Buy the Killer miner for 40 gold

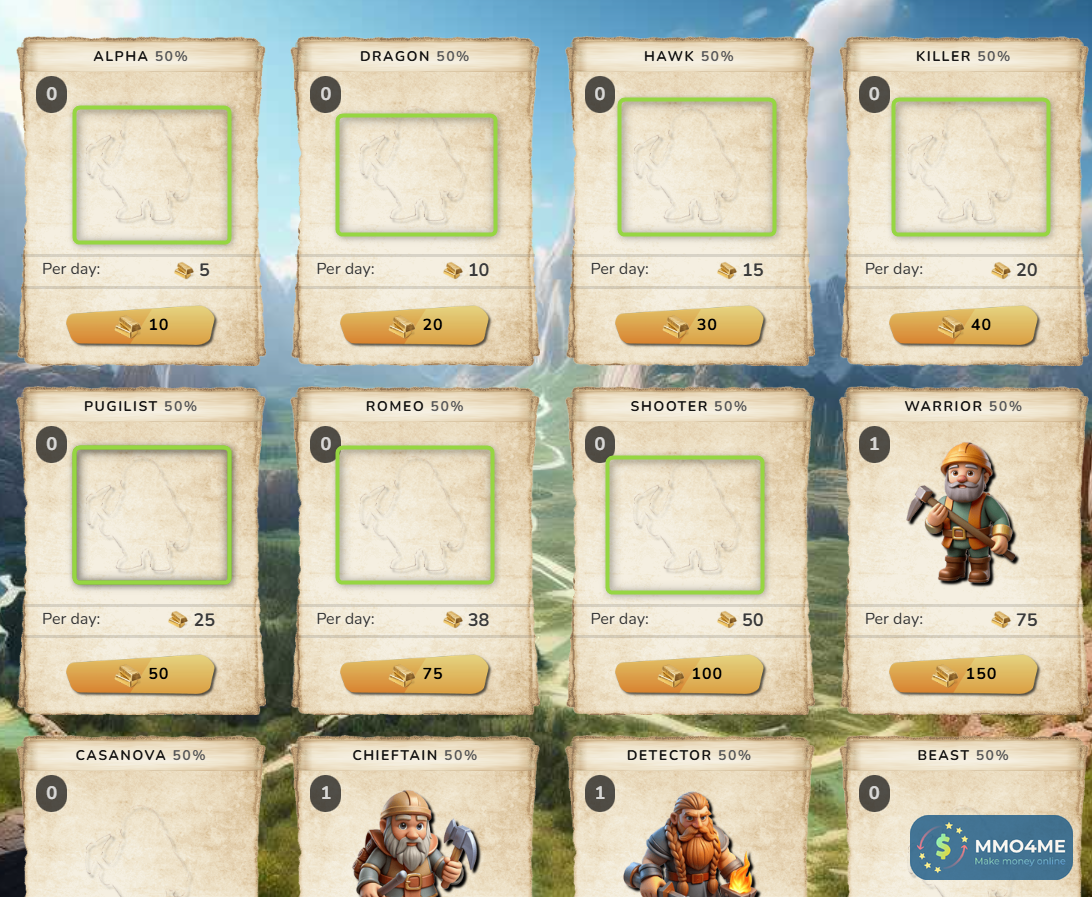coord(963,326)
